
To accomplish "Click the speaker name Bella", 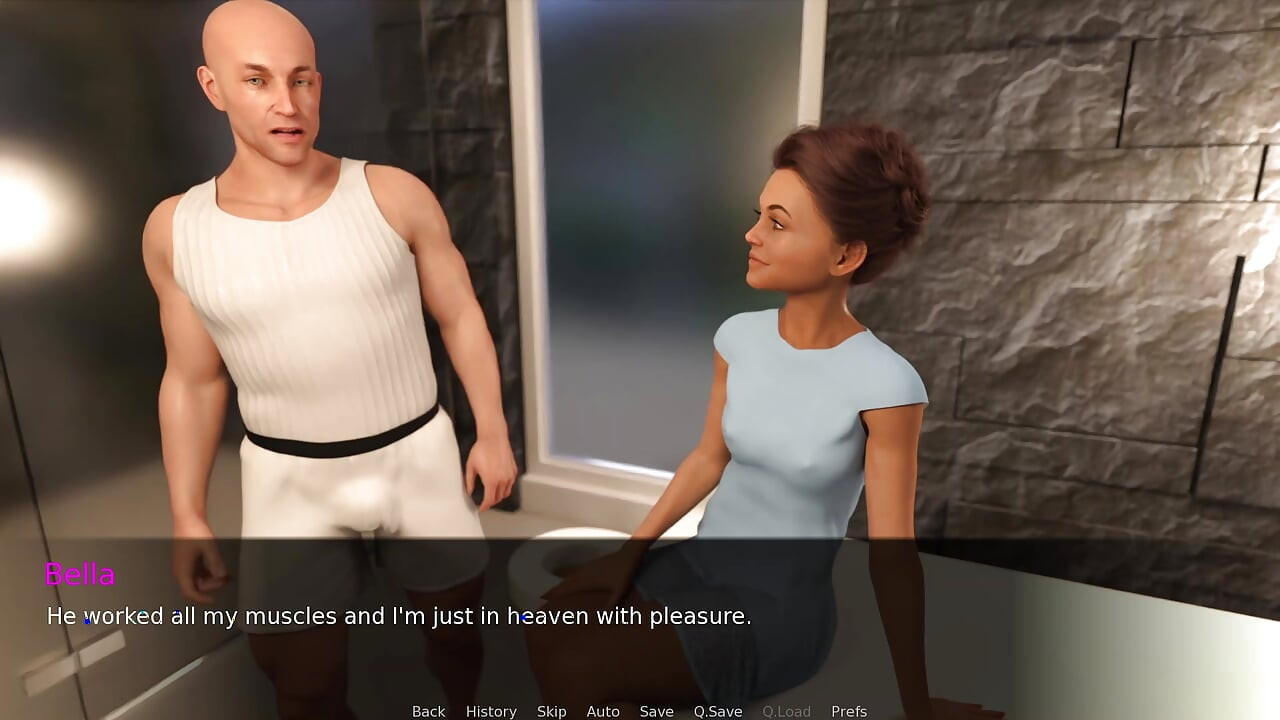I will tap(80, 575).
